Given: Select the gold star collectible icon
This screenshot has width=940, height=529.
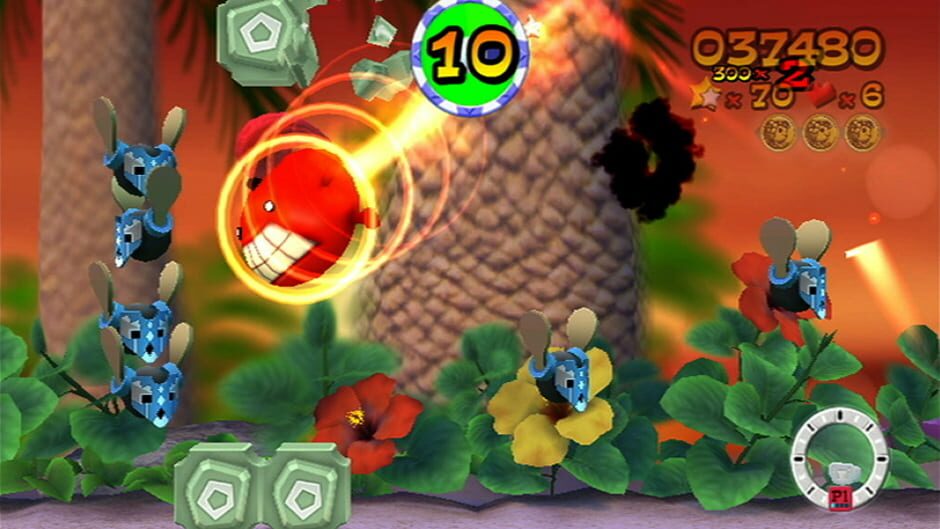Looking at the screenshot, I should (705, 96).
